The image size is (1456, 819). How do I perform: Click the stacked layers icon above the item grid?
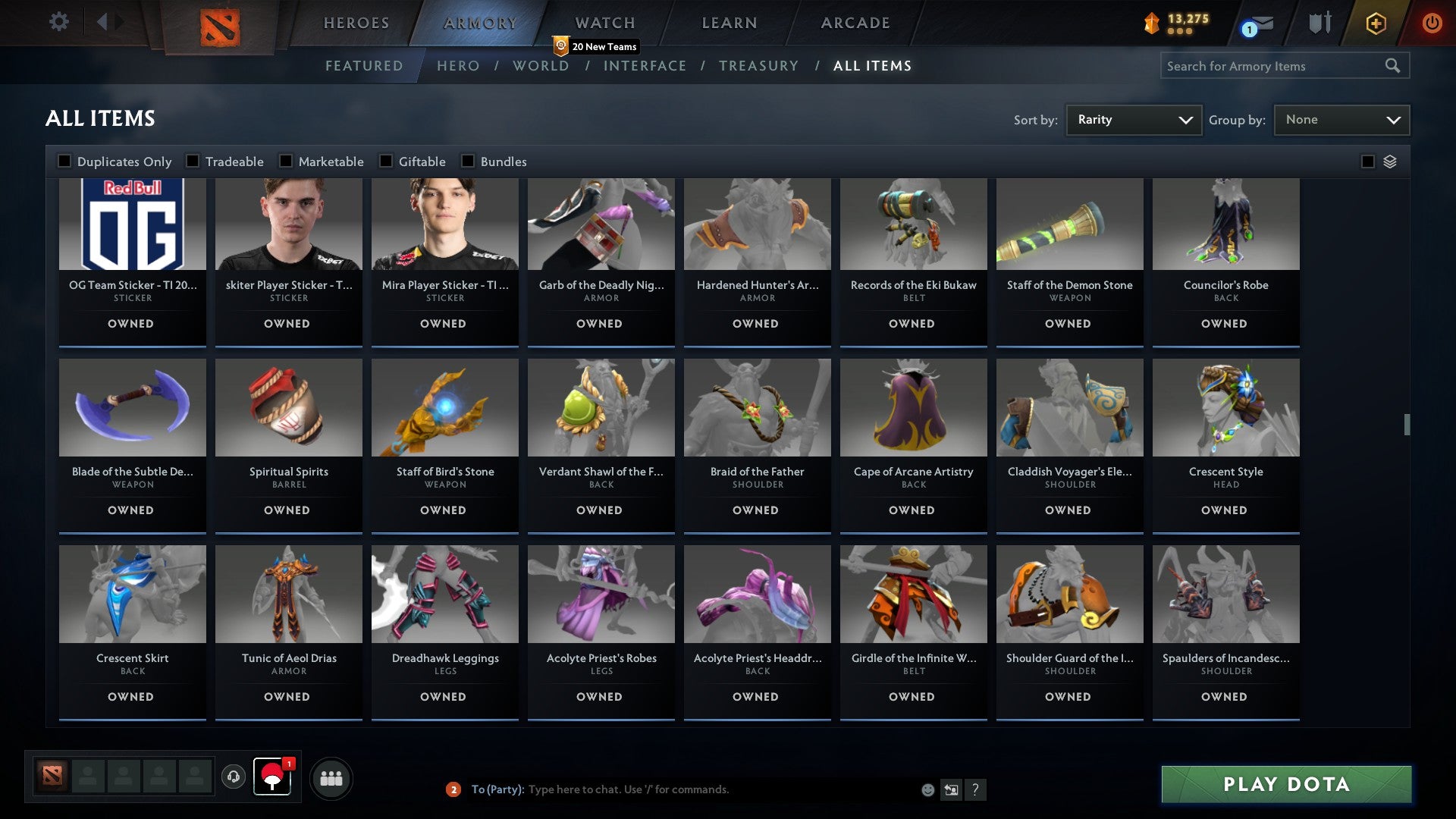pyautogui.click(x=1389, y=162)
